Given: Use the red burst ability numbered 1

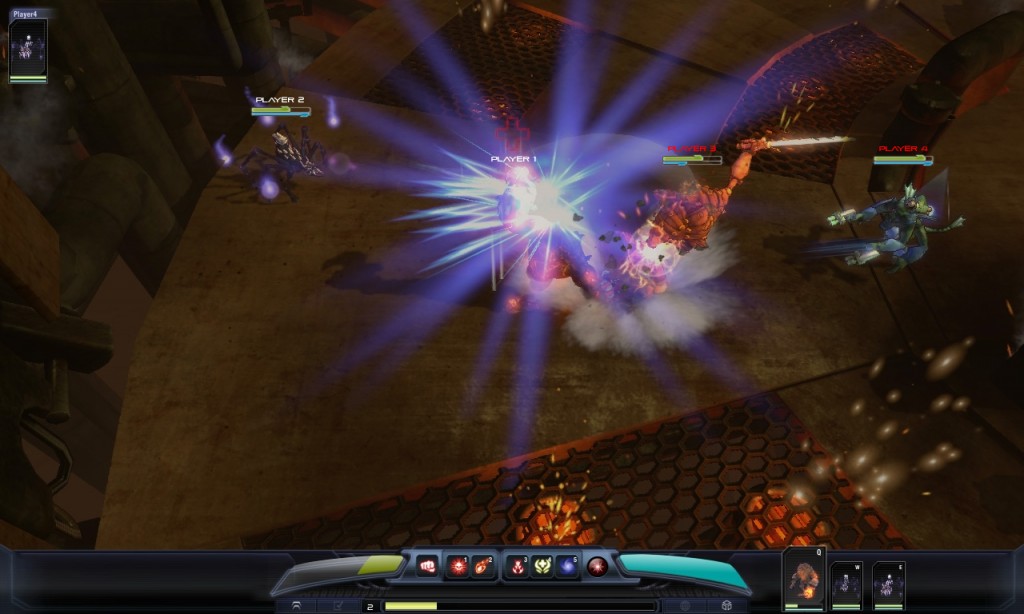Looking at the screenshot, I should coord(457,566).
